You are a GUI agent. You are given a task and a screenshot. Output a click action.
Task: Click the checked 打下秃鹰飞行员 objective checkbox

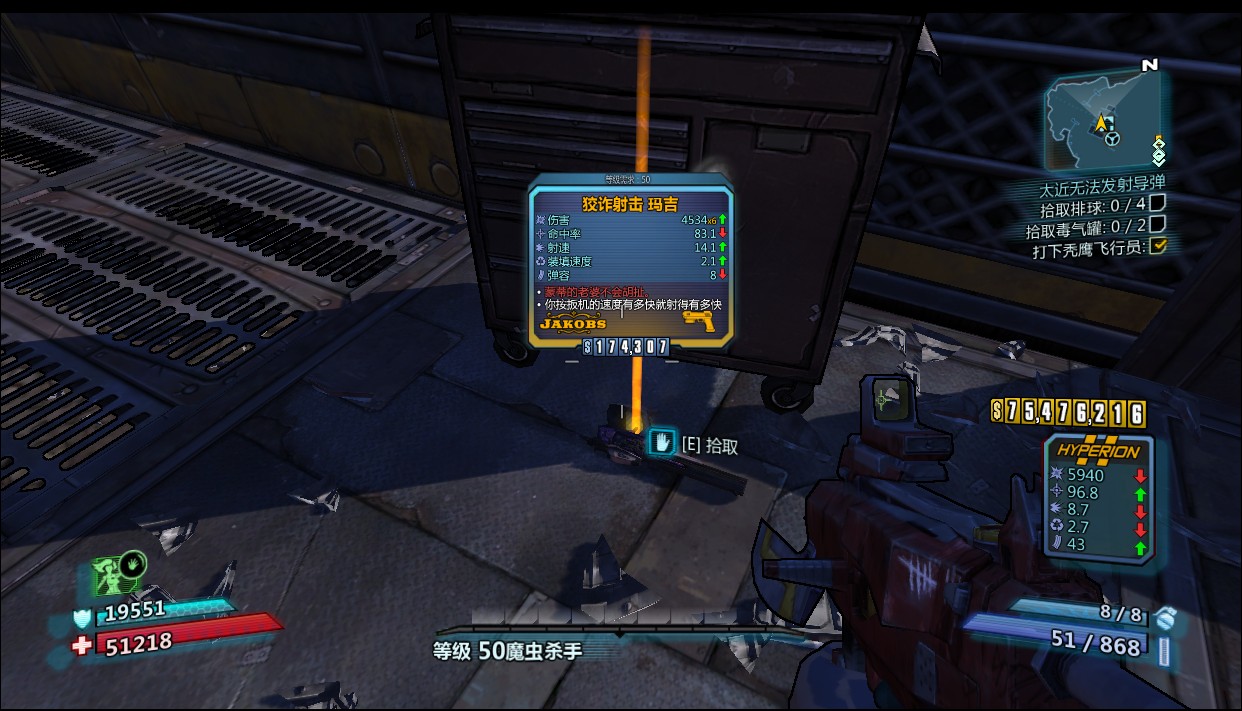pos(1158,246)
